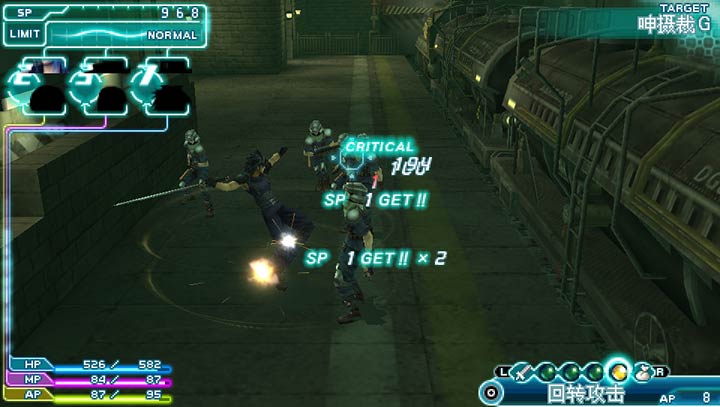This screenshot has height=407, width=720.
Task: Choose the highlighted yellow materia orb
Action: 618,372
